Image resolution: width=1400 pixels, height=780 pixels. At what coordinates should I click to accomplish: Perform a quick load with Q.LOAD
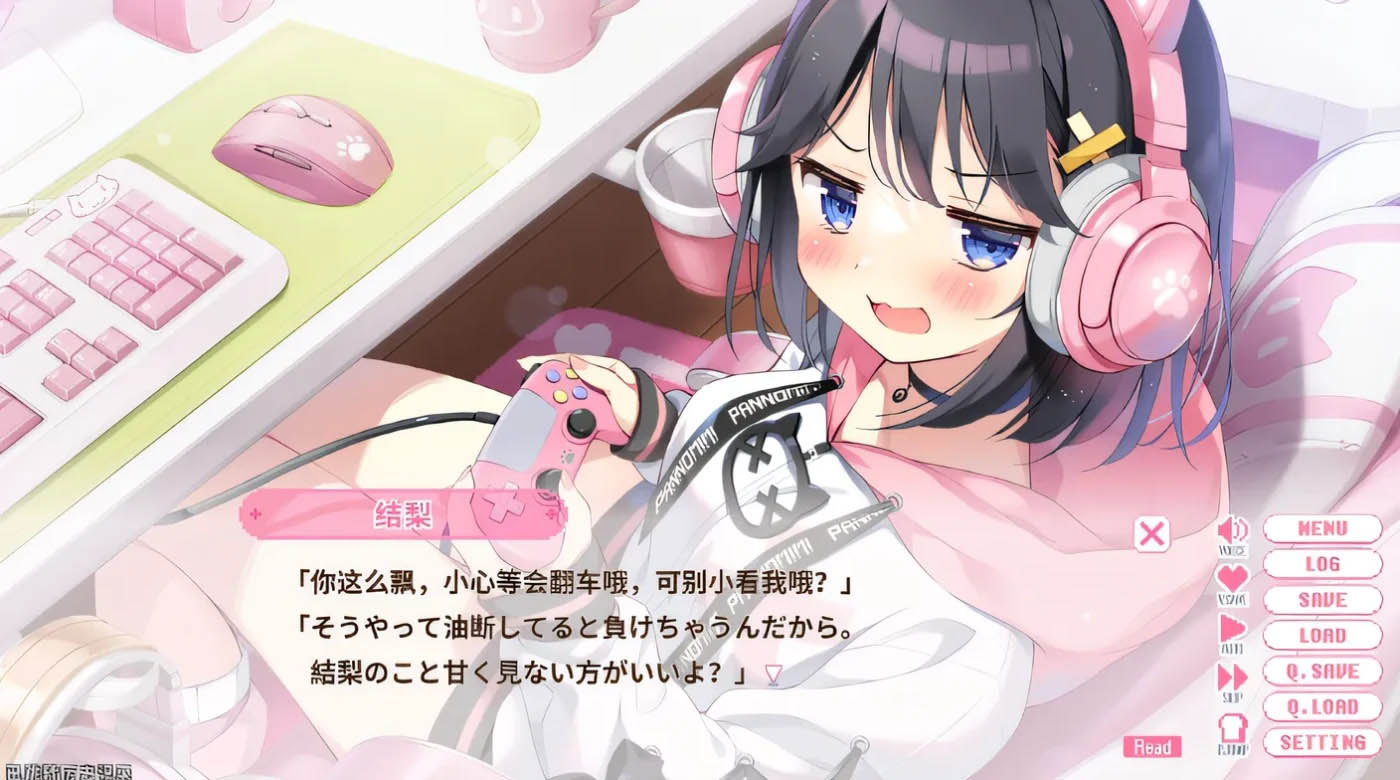click(x=1322, y=707)
